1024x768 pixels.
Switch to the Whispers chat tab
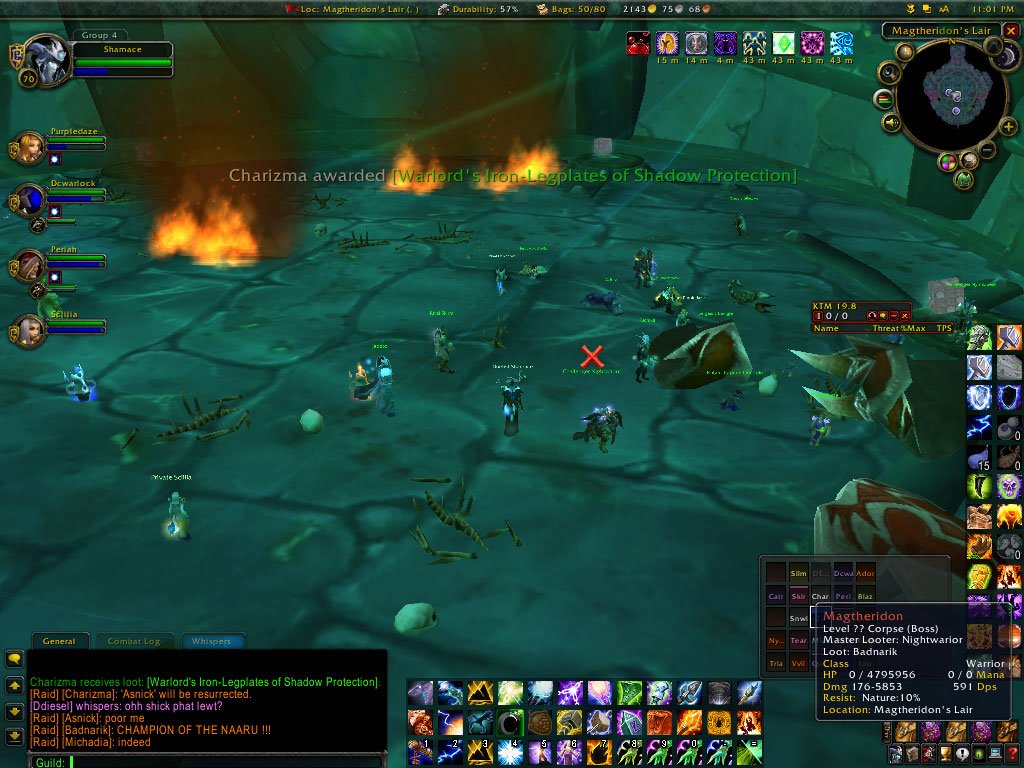click(x=210, y=641)
